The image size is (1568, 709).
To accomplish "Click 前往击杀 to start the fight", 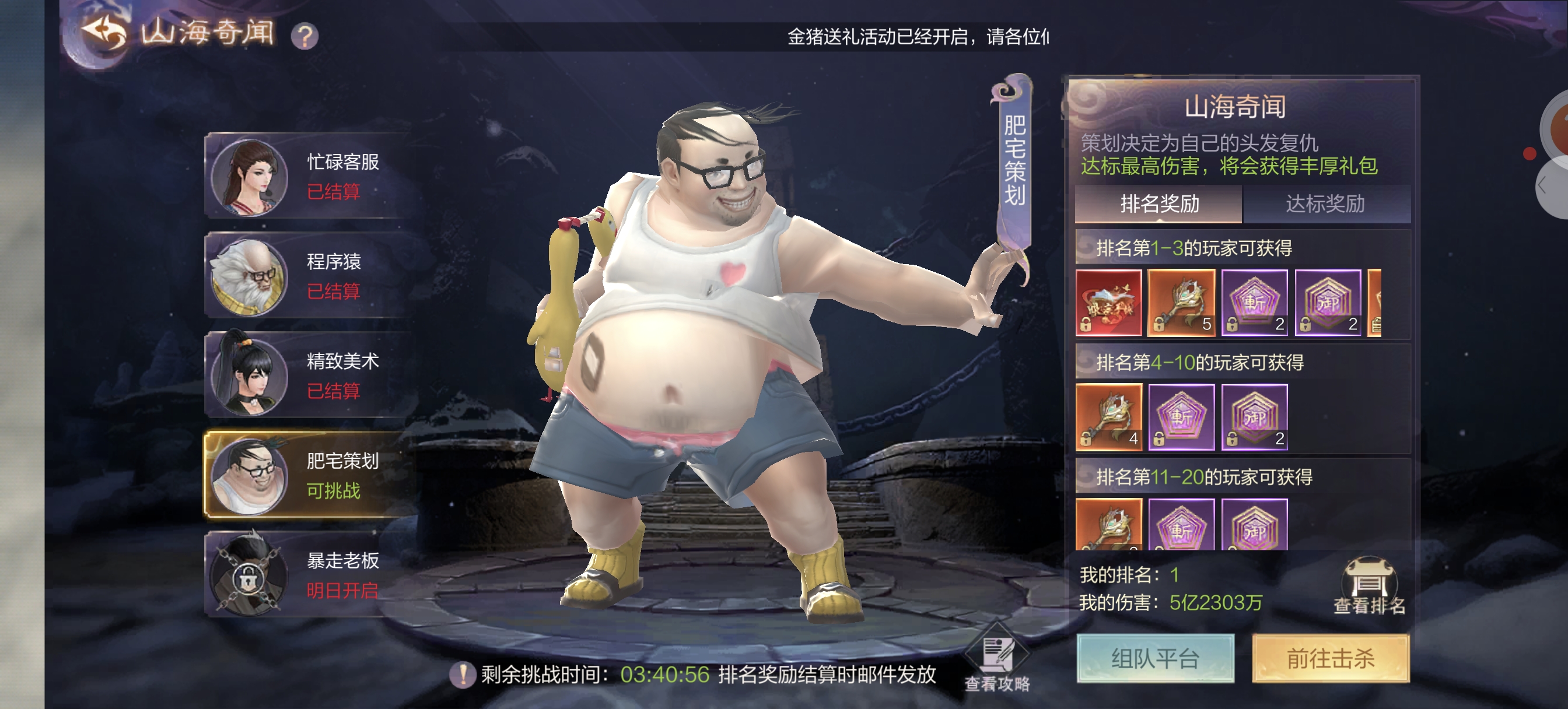I will tap(1331, 658).
